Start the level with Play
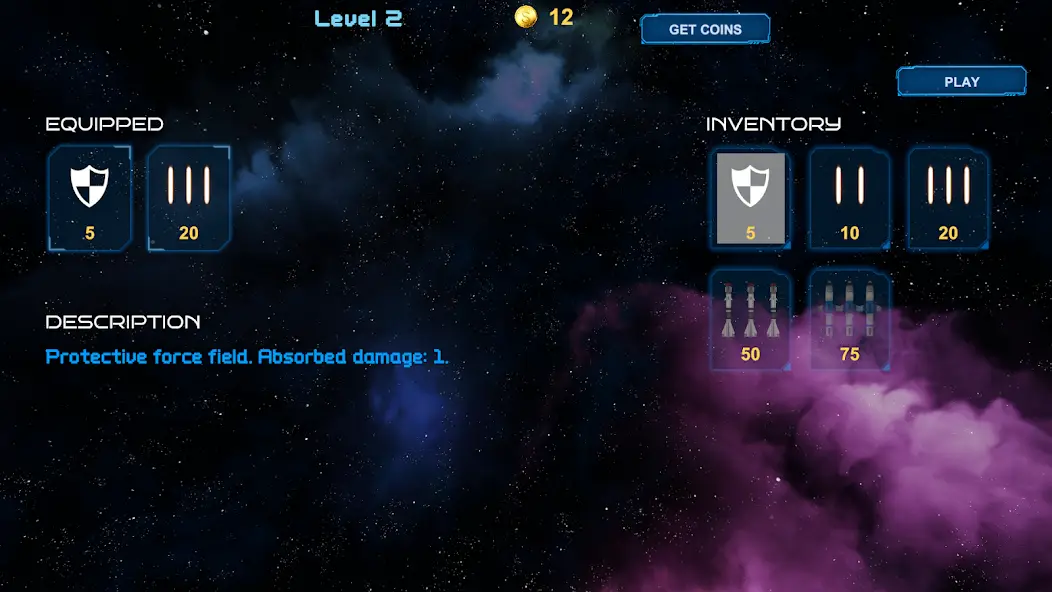 click(x=961, y=82)
